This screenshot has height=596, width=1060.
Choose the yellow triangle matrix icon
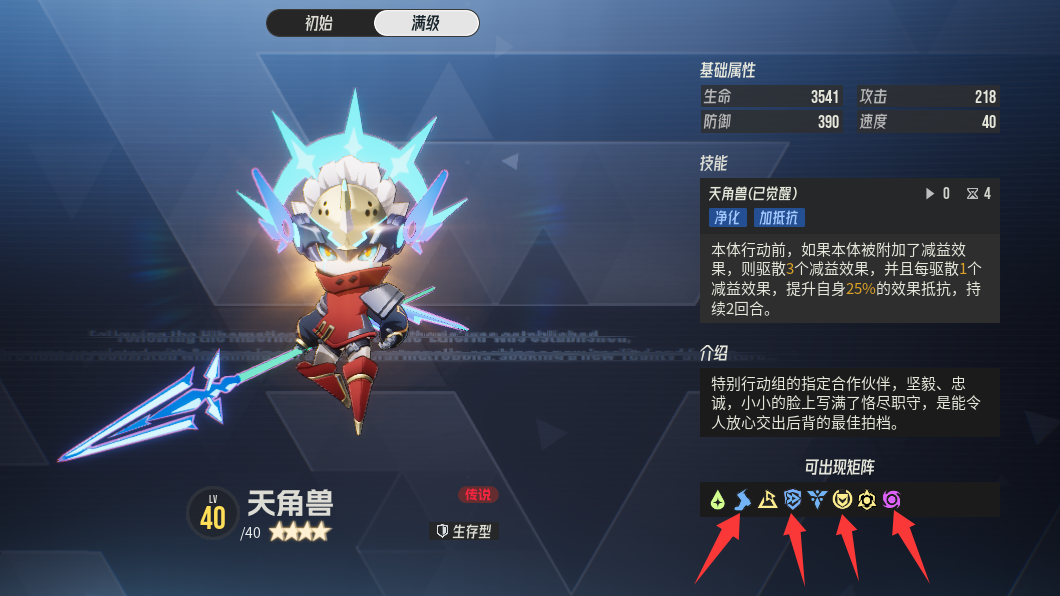click(x=767, y=499)
